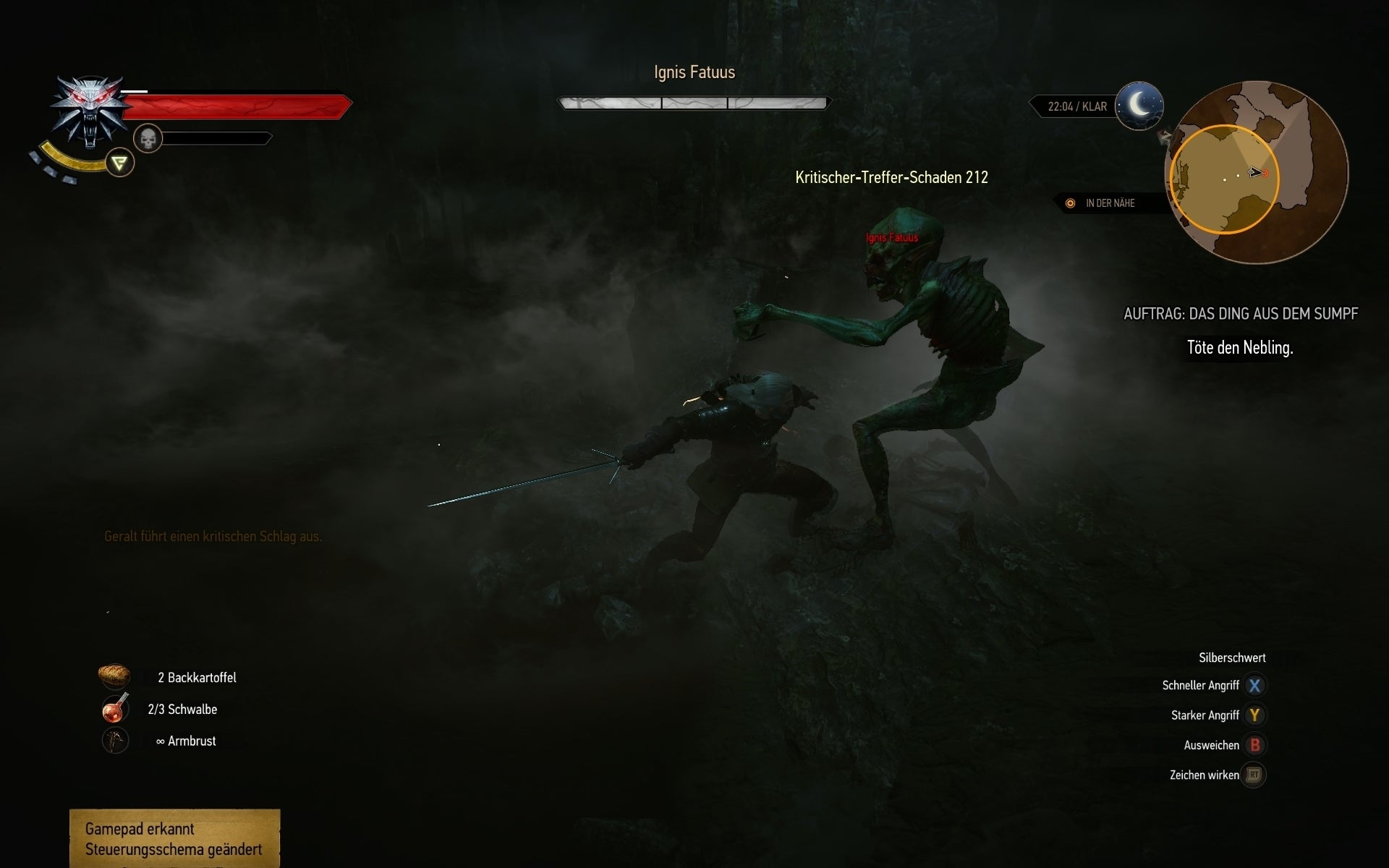The width and height of the screenshot is (1389, 868).
Task: Select the quest tracker marker icon
Action: click(1070, 203)
